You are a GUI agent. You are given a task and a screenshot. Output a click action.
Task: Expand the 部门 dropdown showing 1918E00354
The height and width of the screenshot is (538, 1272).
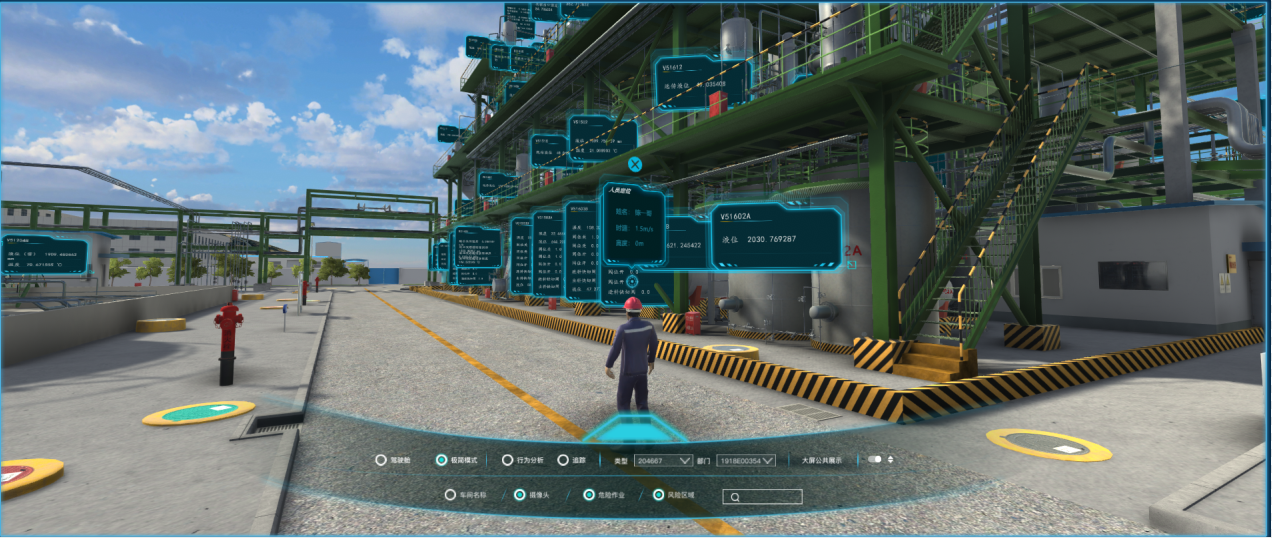click(x=747, y=460)
